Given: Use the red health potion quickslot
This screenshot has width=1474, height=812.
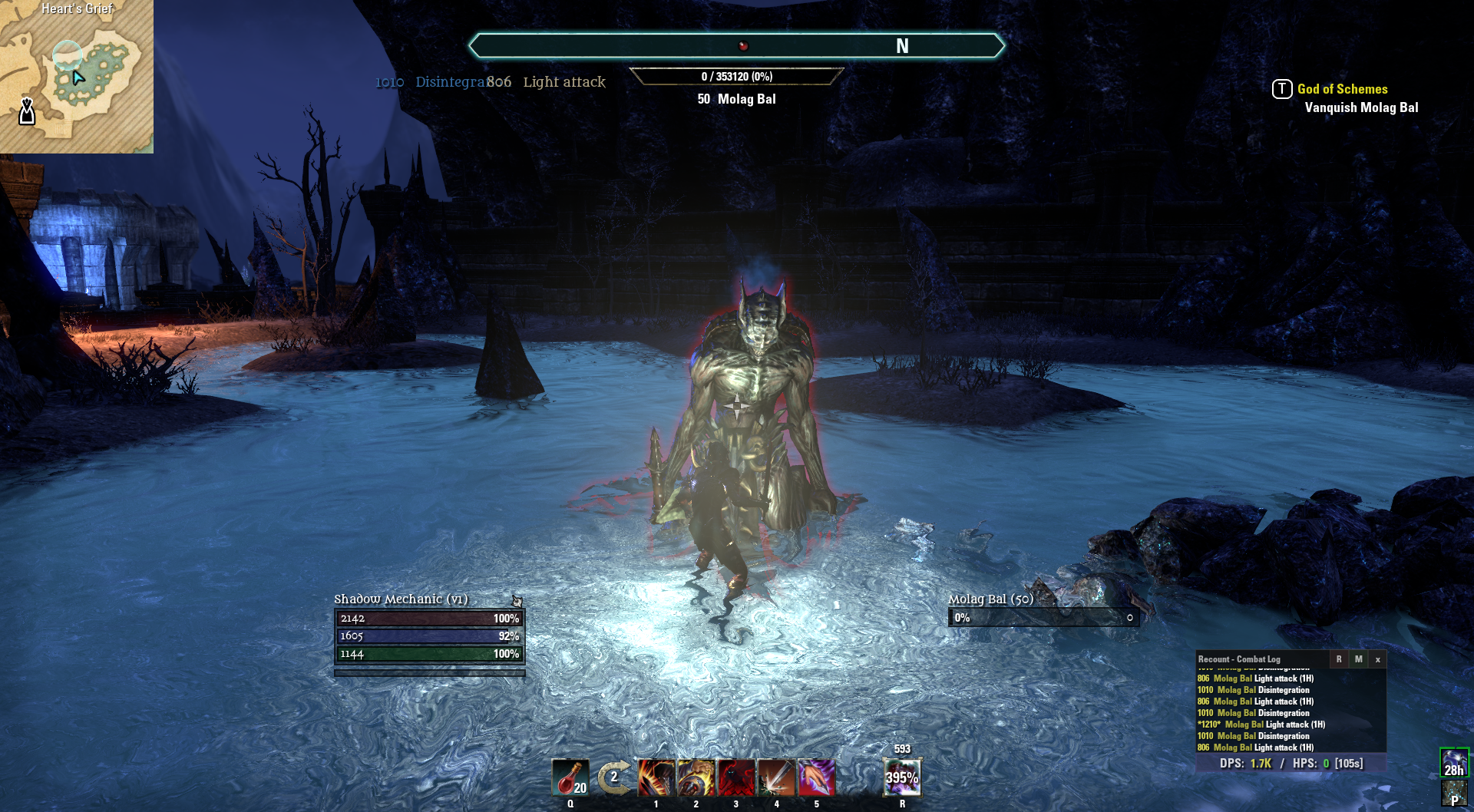Looking at the screenshot, I should (x=570, y=777).
